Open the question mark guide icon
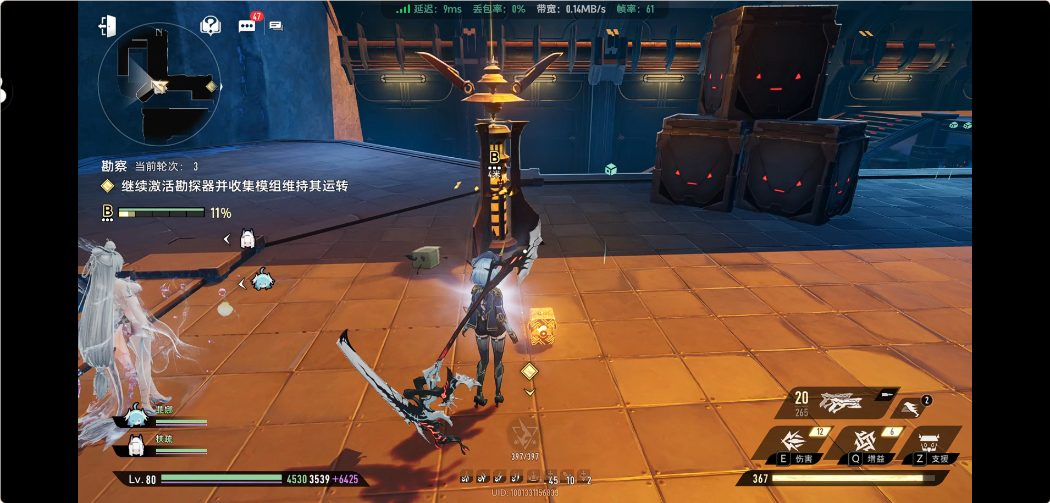This screenshot has height=503, width=1050. click(210, 26)
